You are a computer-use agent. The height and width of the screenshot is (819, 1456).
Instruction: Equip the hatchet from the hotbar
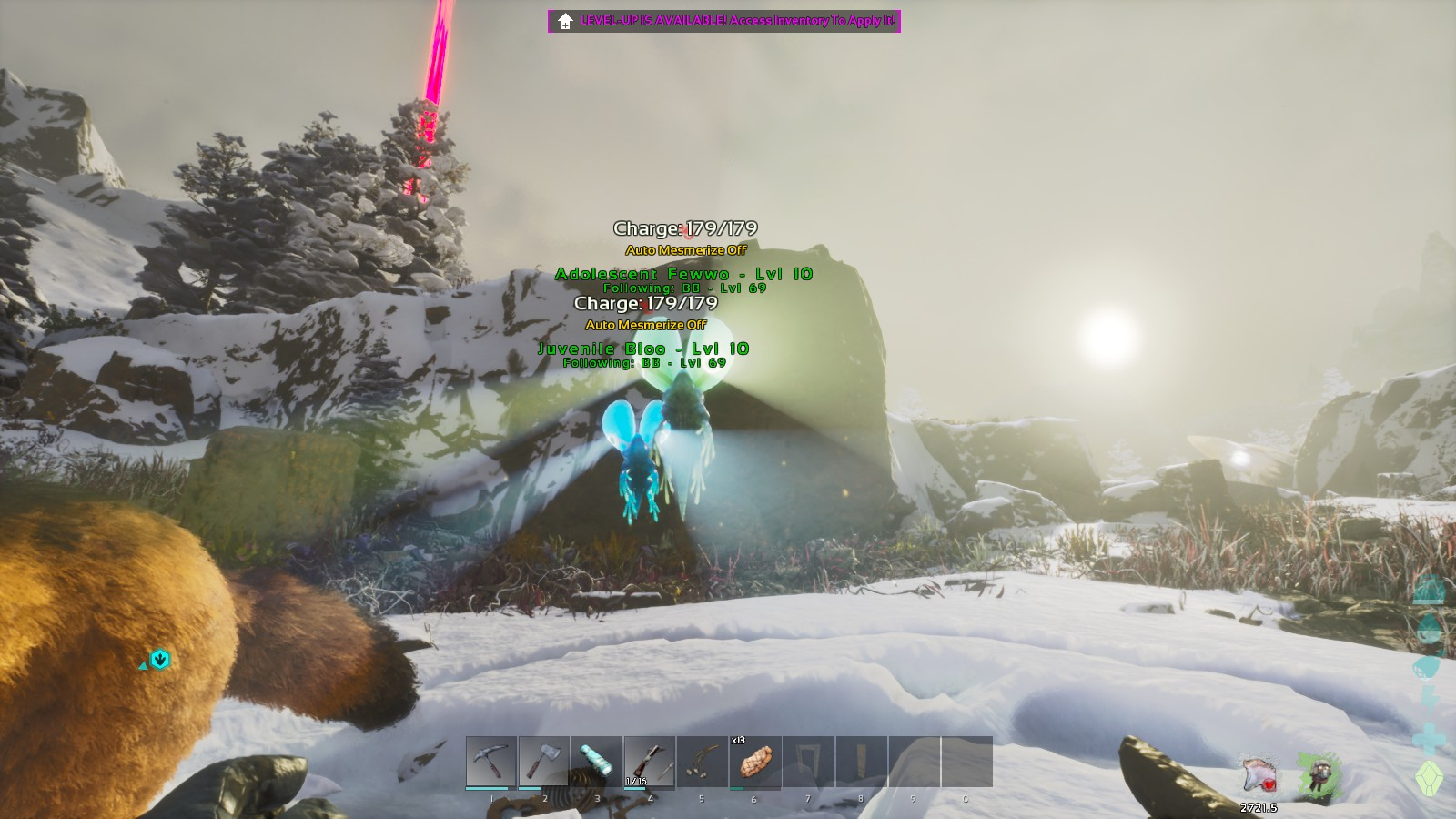544,762
